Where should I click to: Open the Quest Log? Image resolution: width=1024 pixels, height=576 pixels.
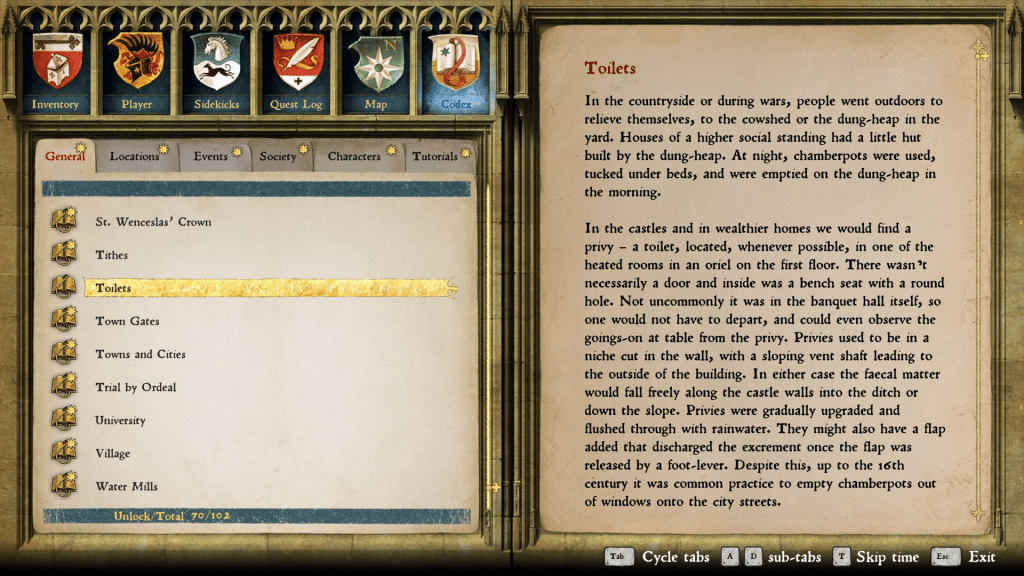coord(296,68)
